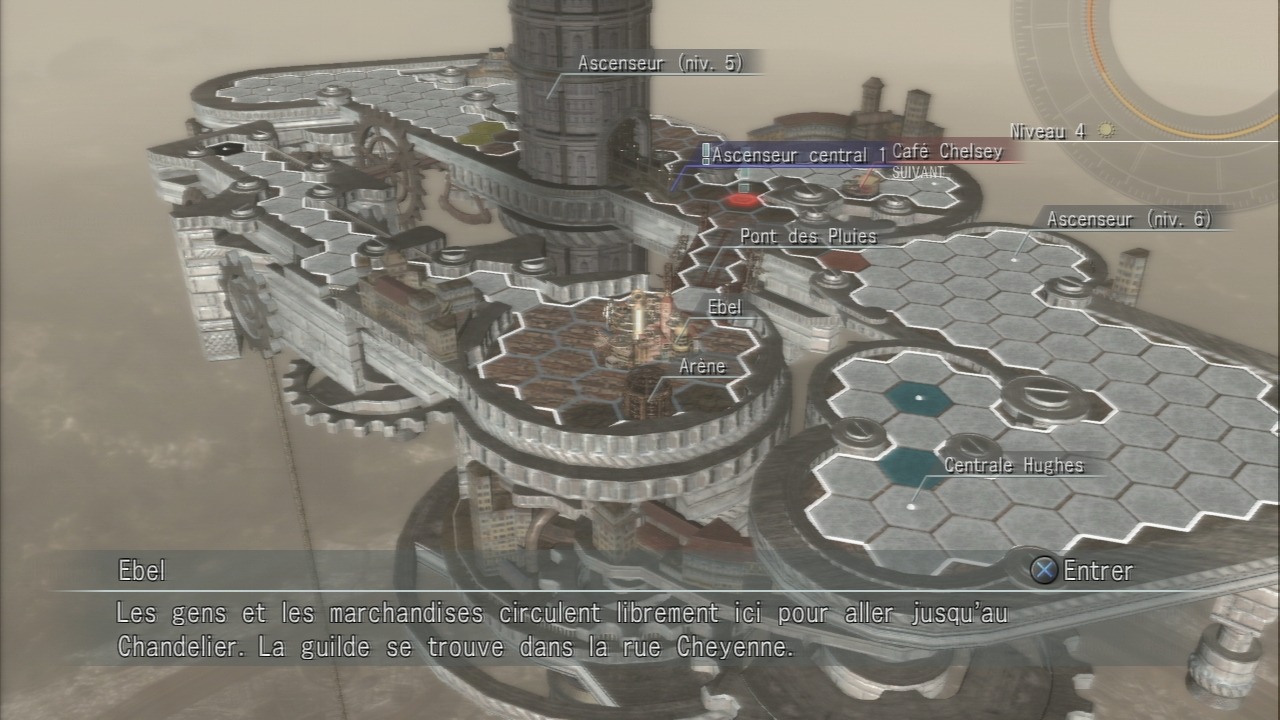This screenshot has width=1280, height=720.
Task: Select the Arène location label
Action: coord(701,366)
